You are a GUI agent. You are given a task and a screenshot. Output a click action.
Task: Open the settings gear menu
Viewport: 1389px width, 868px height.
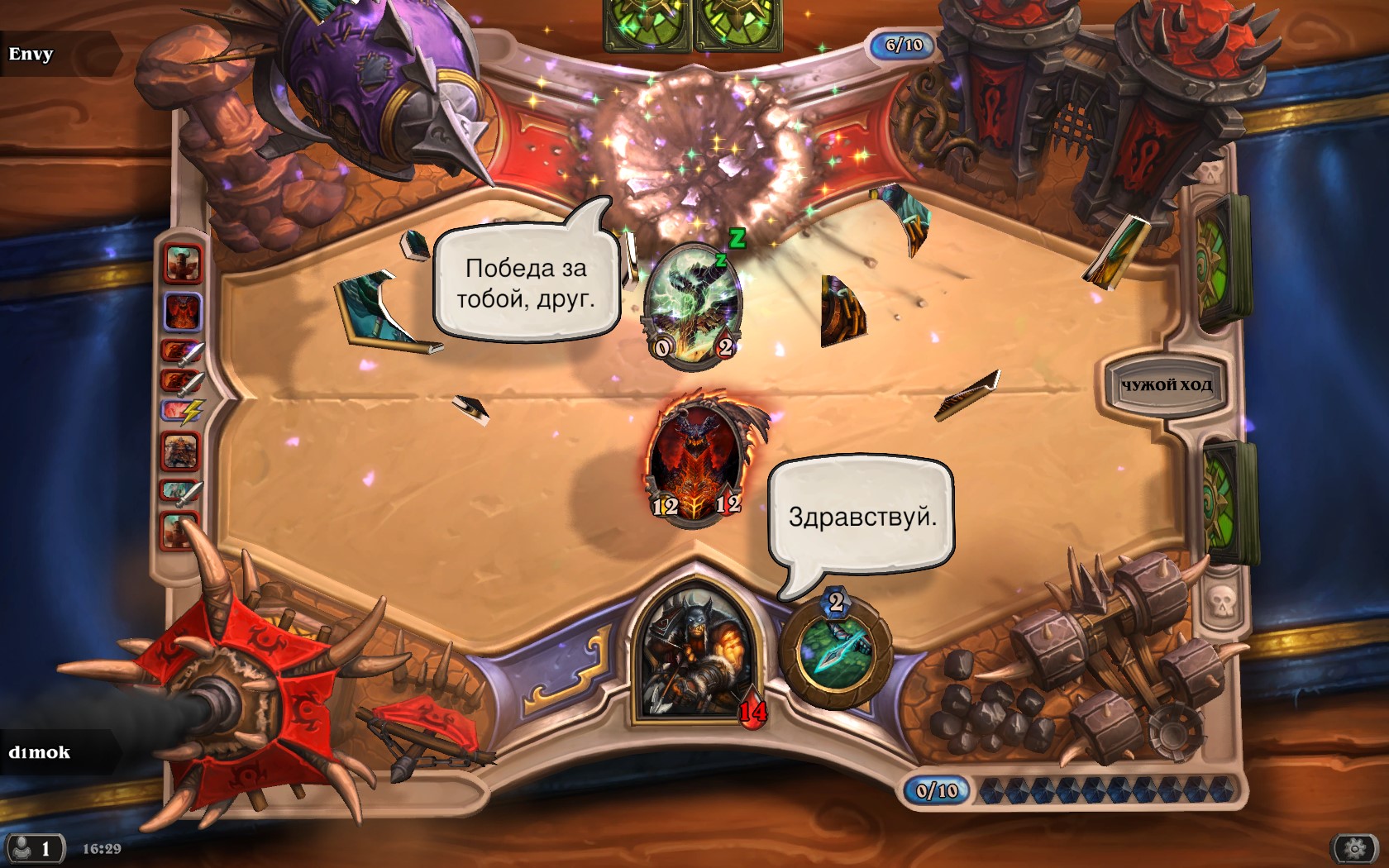(x=1354, y=848)
